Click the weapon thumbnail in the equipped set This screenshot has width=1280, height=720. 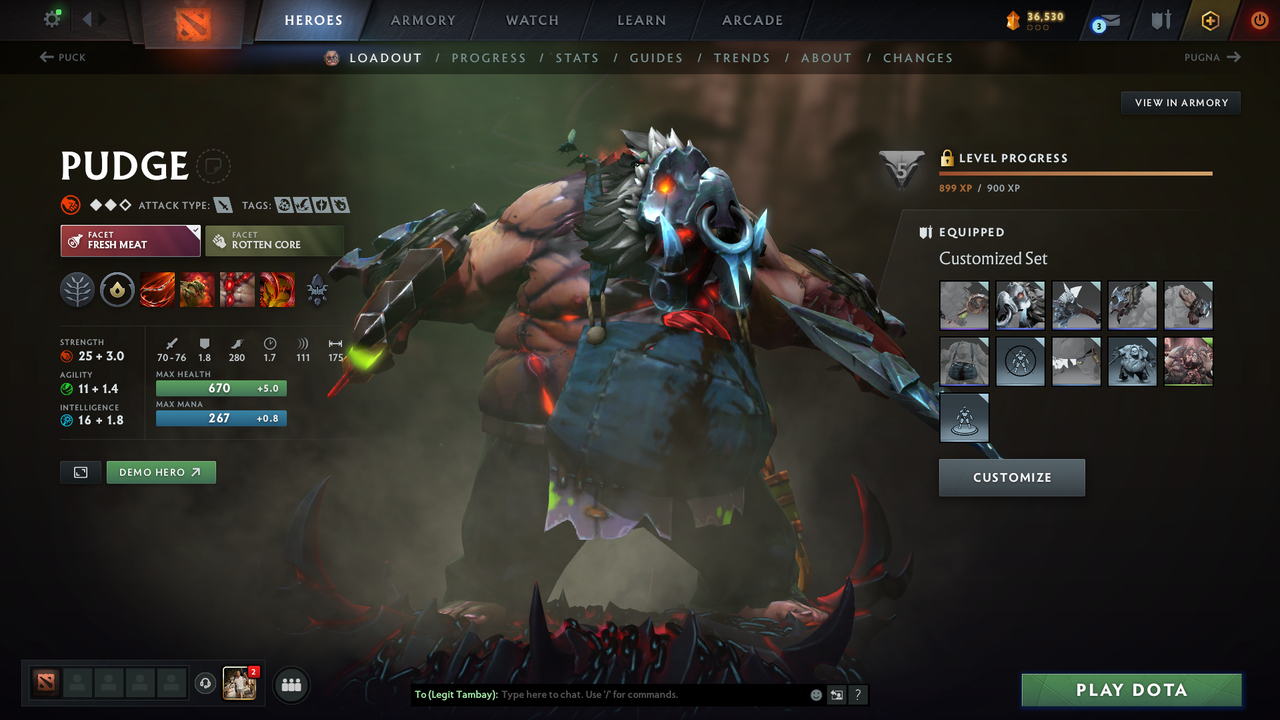click(1076, 305)
